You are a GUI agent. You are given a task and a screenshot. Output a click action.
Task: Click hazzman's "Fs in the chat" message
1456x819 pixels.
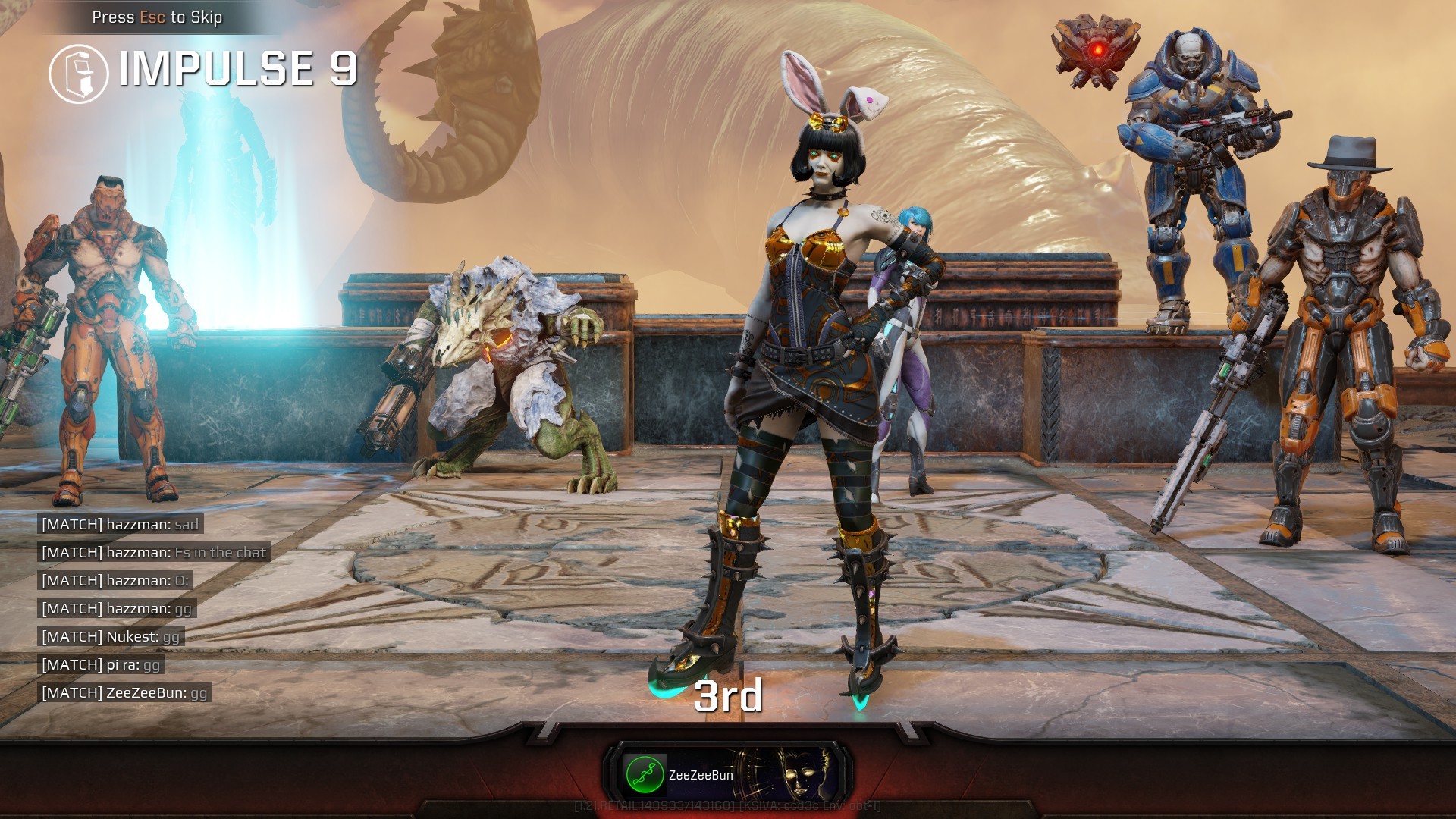[x=154, y=552]
